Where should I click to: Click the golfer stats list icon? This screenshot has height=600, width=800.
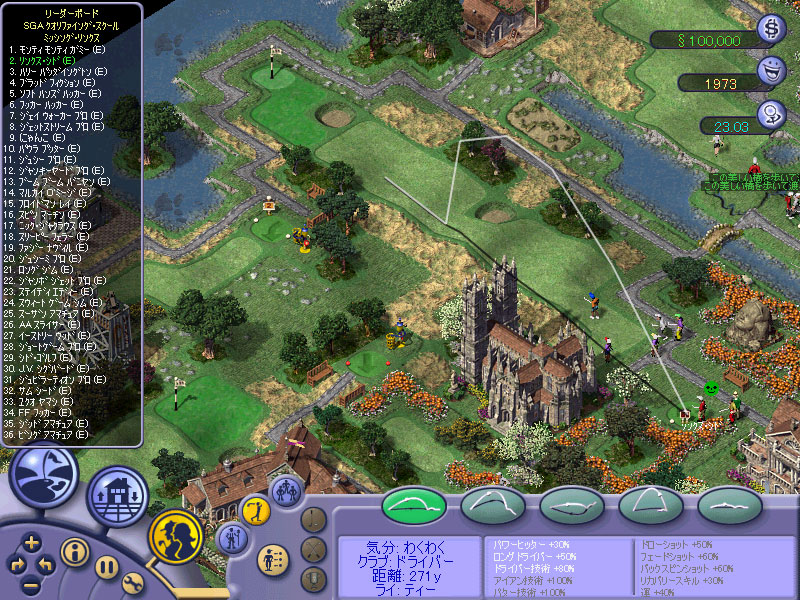pos(270,558)
